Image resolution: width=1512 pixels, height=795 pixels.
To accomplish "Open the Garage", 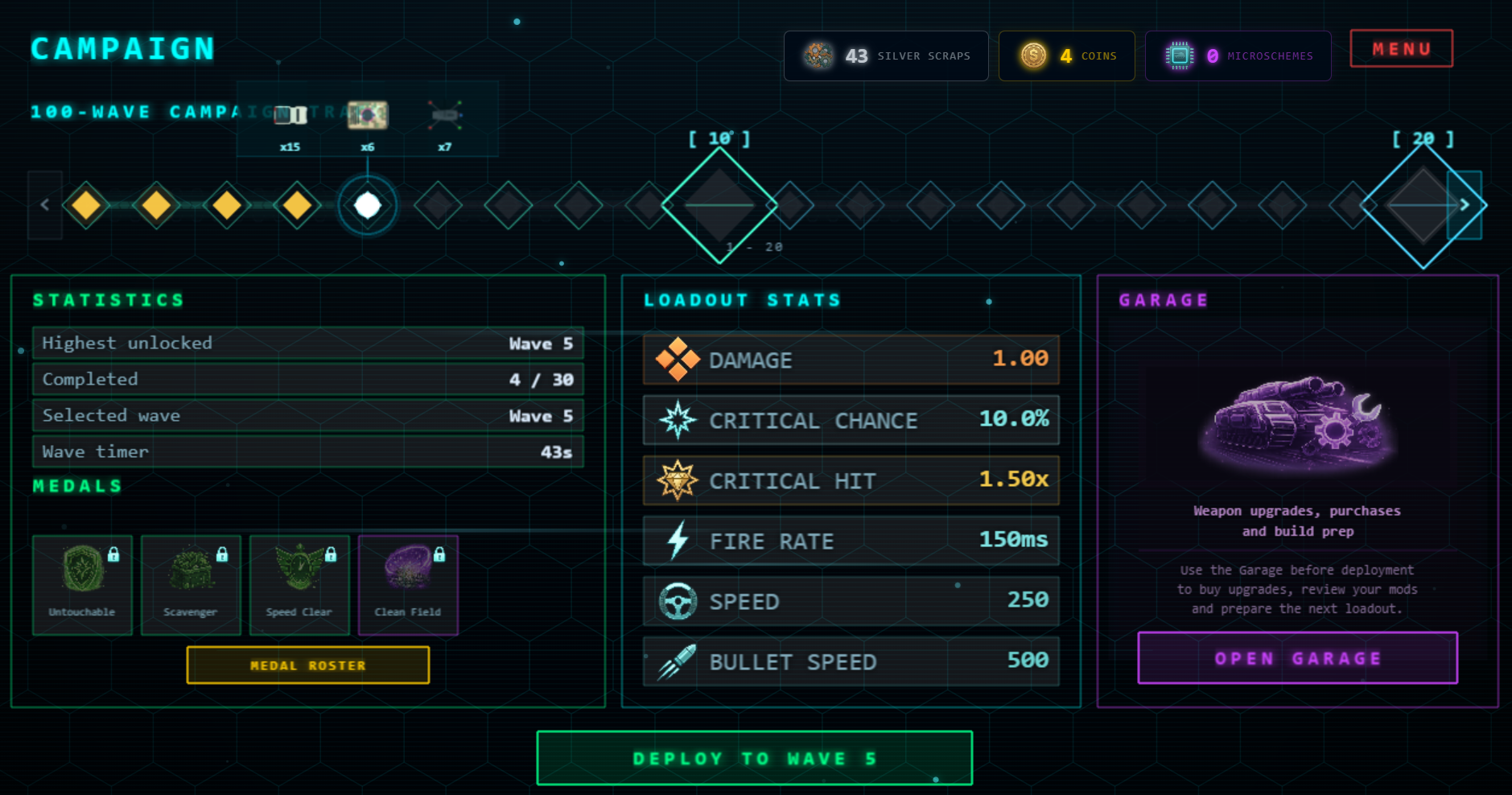I will pos(1297,658).
